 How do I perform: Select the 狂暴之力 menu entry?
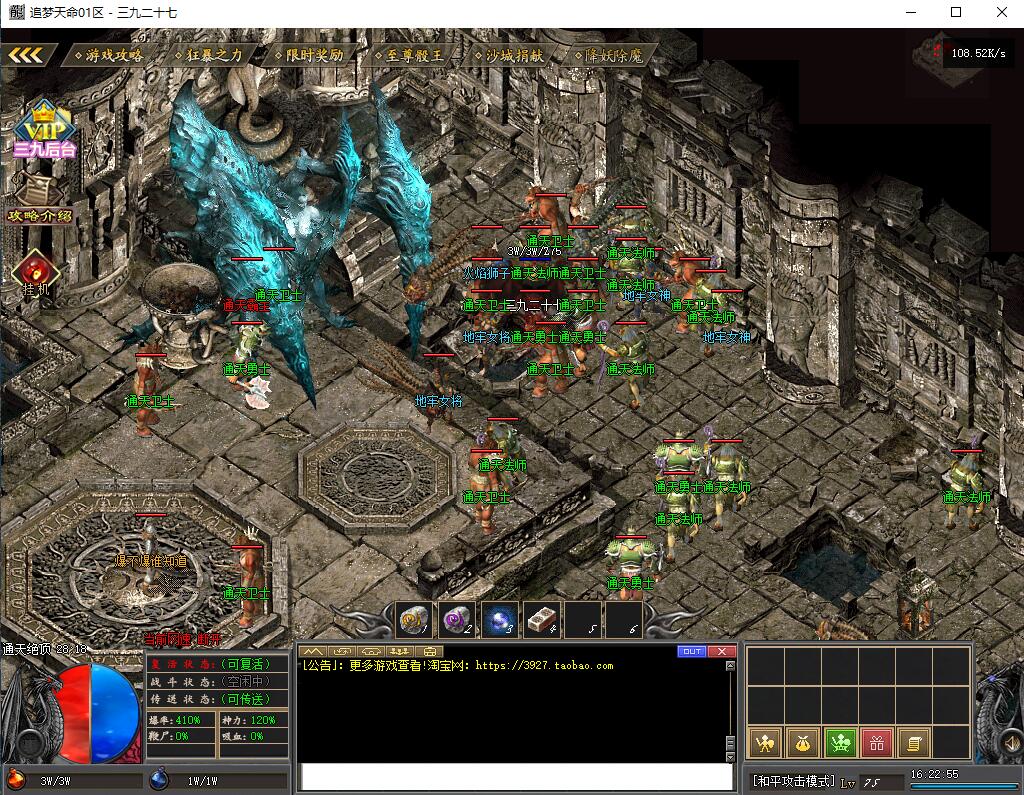pyautogui.click(x=211, y=56)
